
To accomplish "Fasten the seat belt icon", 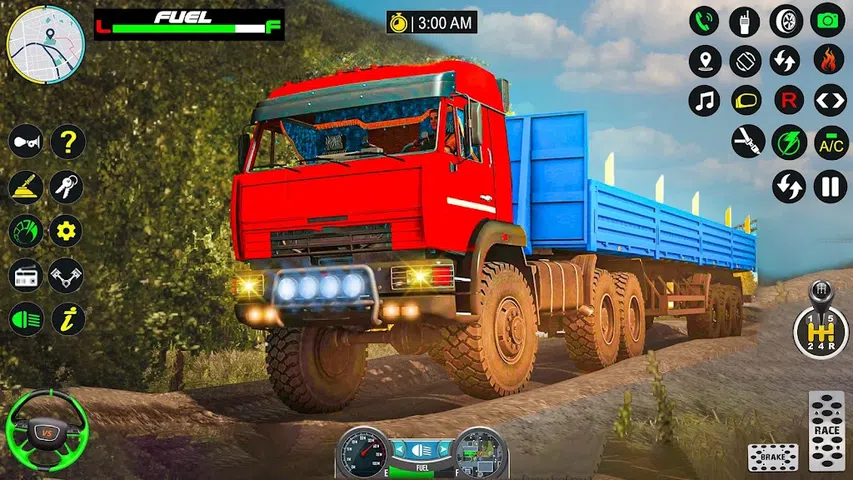I will [x=747, y=142].
